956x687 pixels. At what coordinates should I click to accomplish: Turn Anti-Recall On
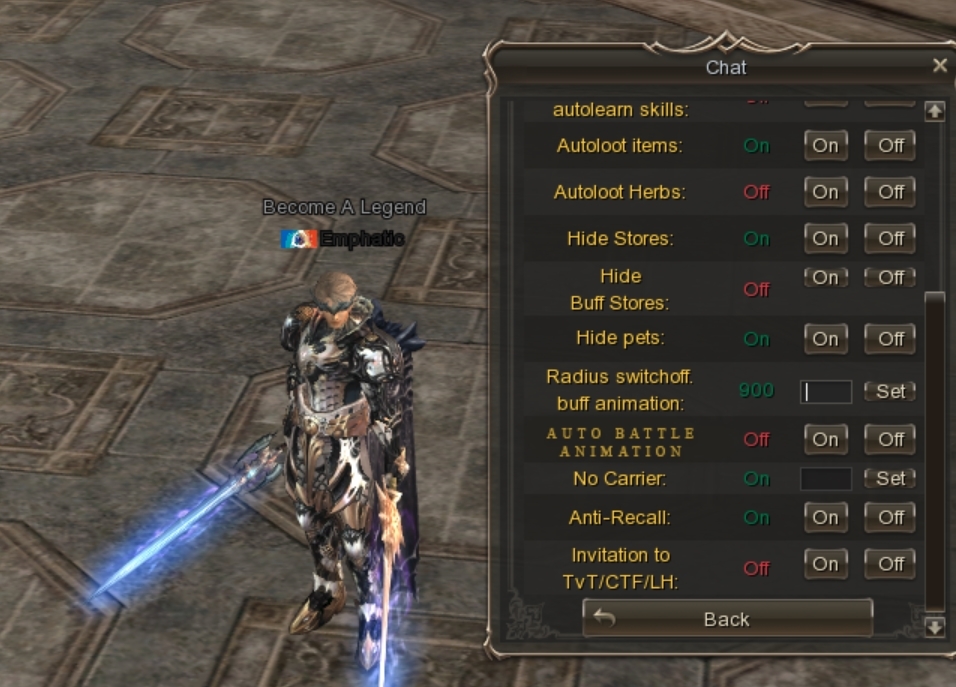825,517
